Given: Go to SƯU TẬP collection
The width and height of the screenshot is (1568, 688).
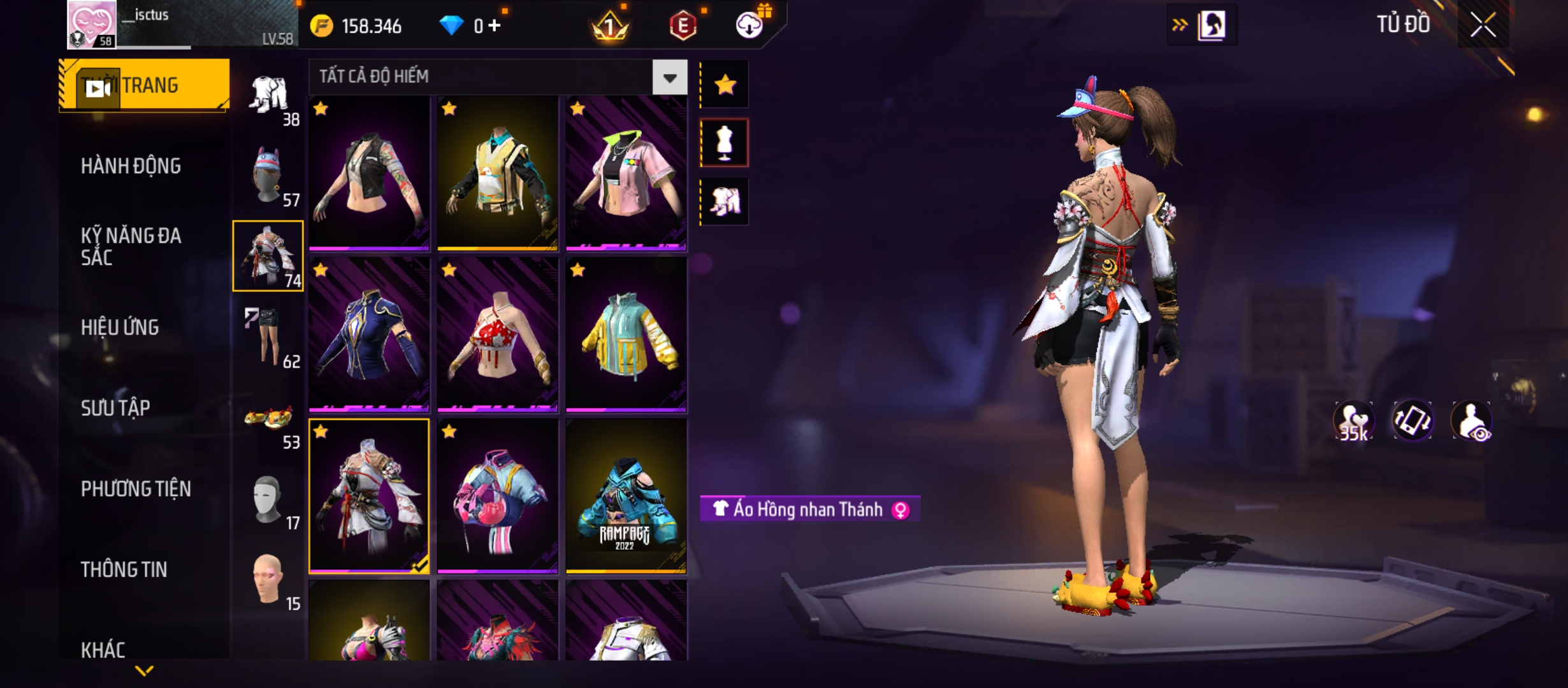Looking at the screenshot, I should pyautogui.click(x=115, y=408).
